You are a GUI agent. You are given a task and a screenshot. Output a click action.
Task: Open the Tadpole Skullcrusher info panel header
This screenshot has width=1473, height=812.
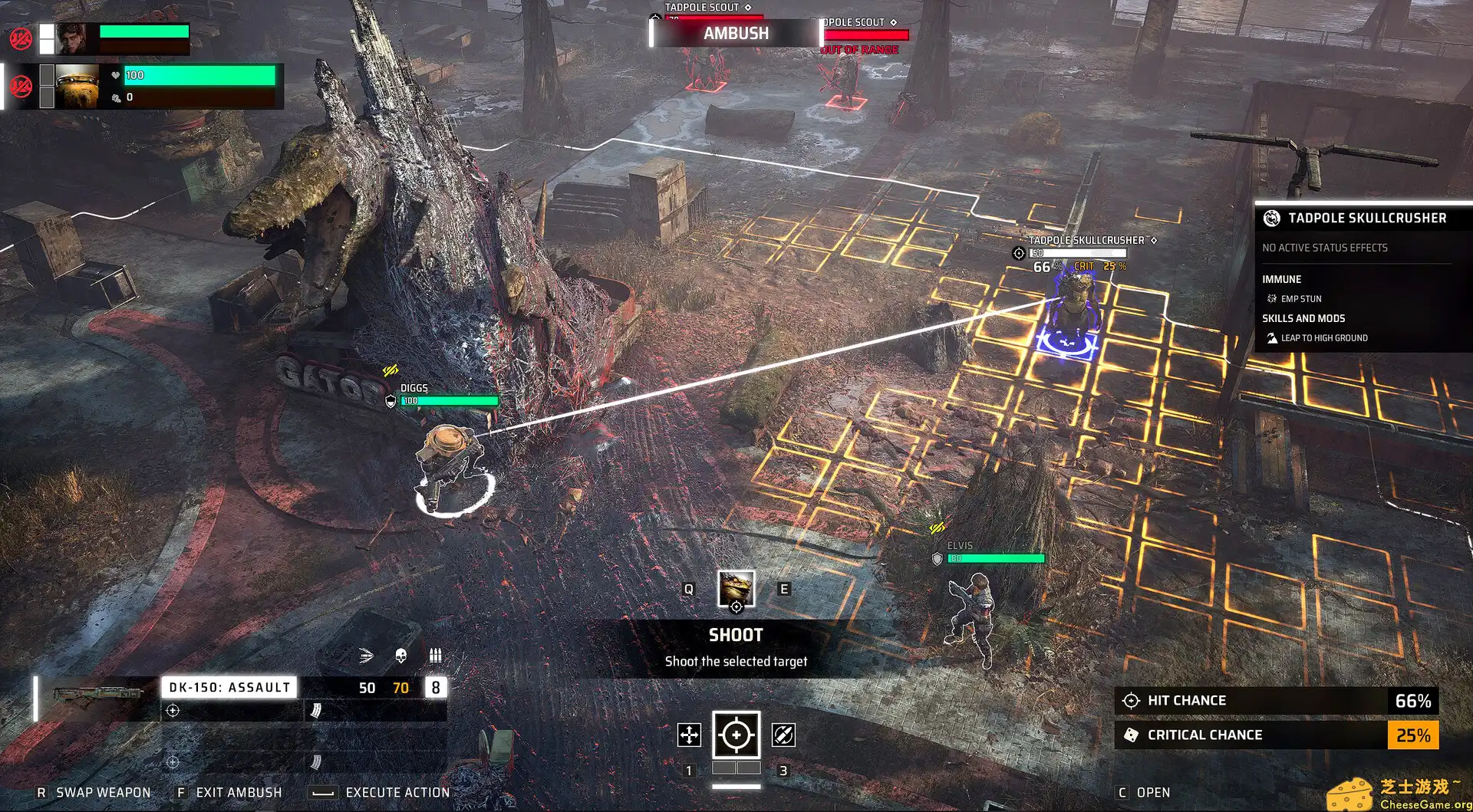click(x=1366, y=219)
